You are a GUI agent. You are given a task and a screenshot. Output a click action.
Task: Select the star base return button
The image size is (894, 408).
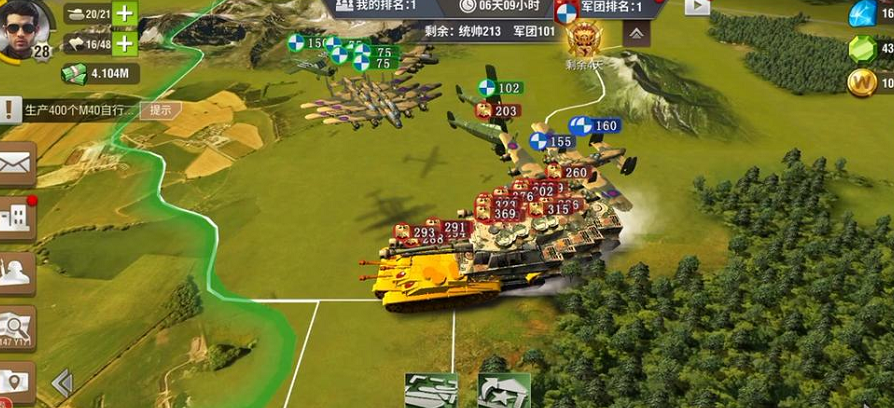click(x=503, y=391)
